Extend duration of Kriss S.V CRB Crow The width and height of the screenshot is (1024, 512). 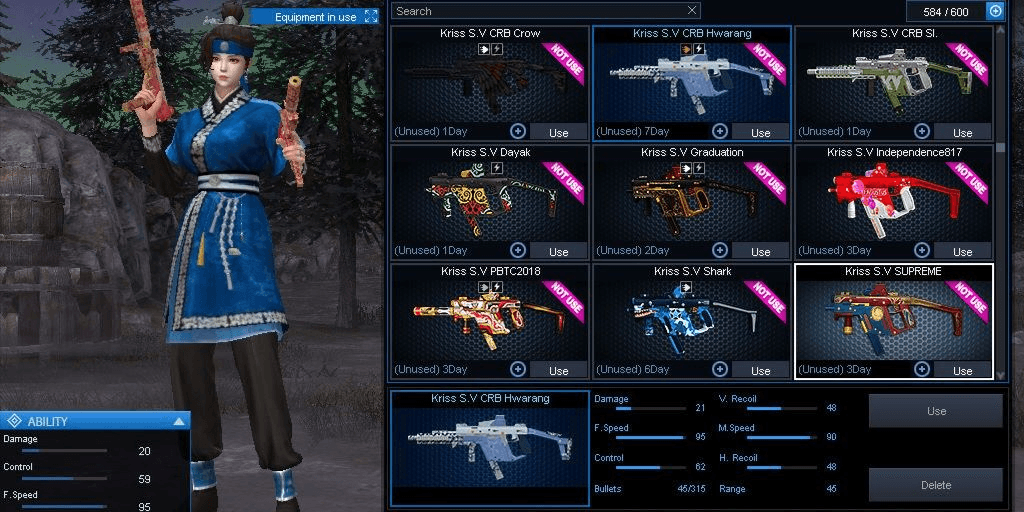click(x=518, y=131)
